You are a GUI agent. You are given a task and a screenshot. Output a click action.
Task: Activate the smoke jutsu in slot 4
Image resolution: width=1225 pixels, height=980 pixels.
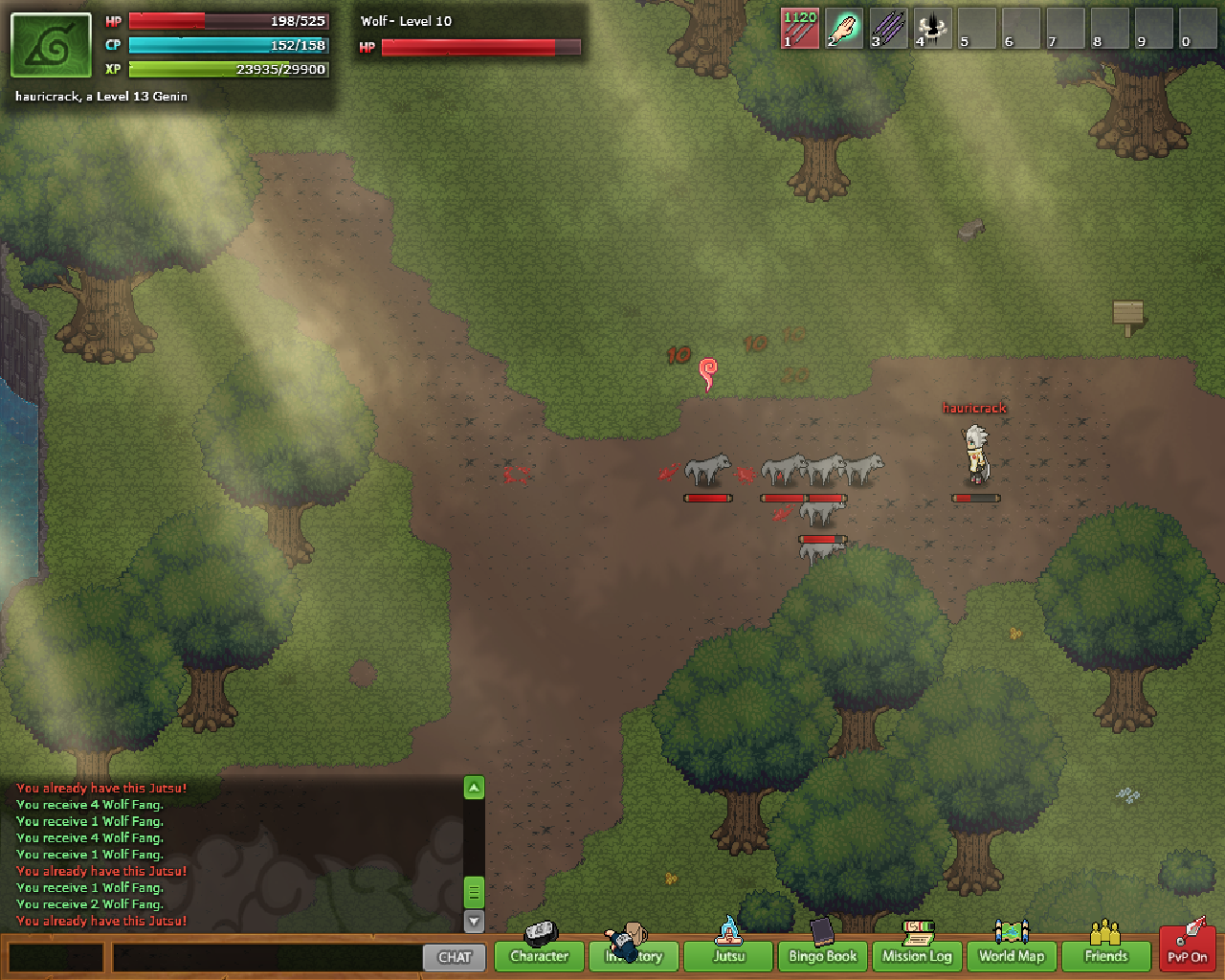pyautogui.click(x=932, y=29)
